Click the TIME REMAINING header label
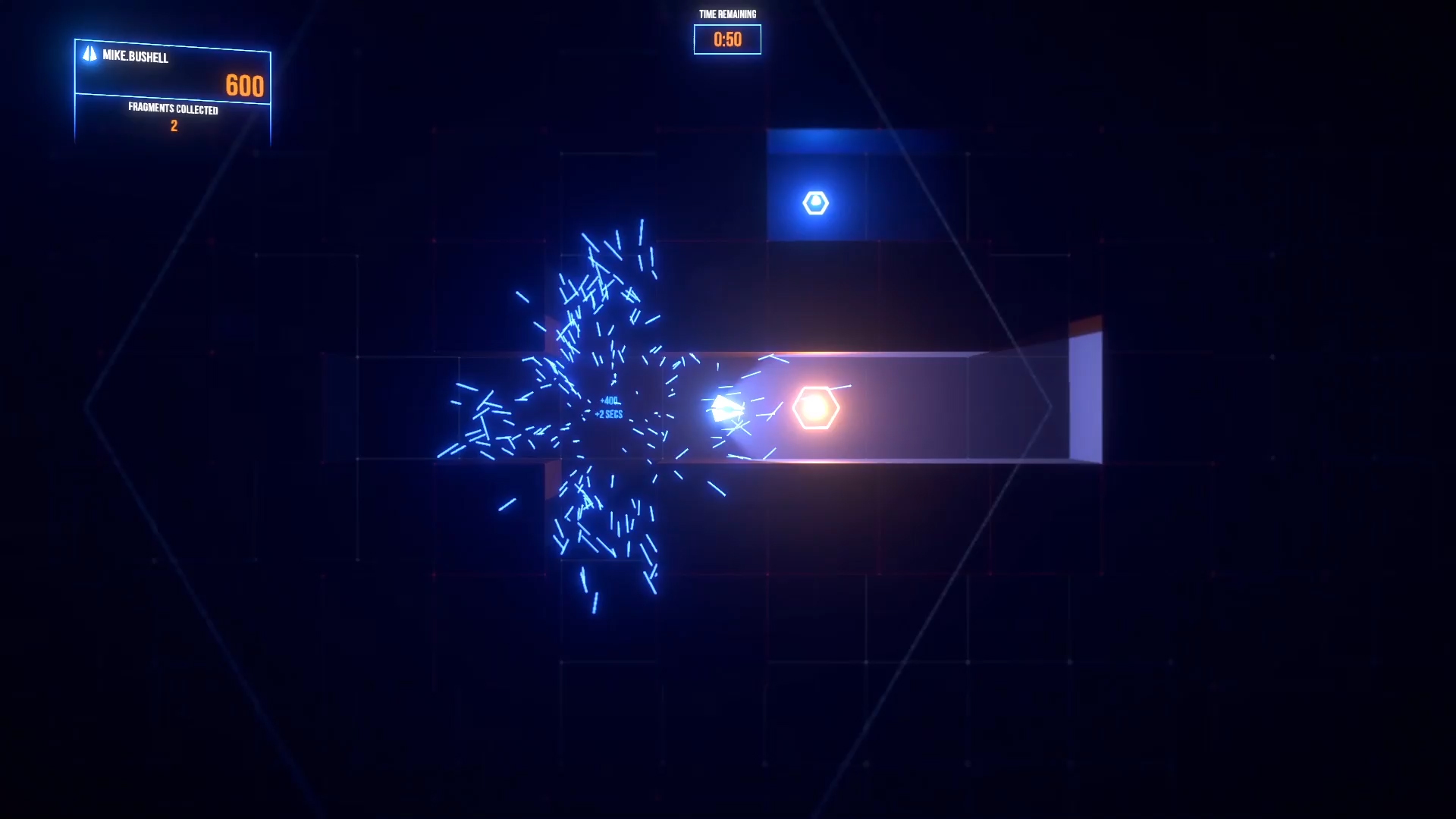1456x819 pixels. (726, 14)
